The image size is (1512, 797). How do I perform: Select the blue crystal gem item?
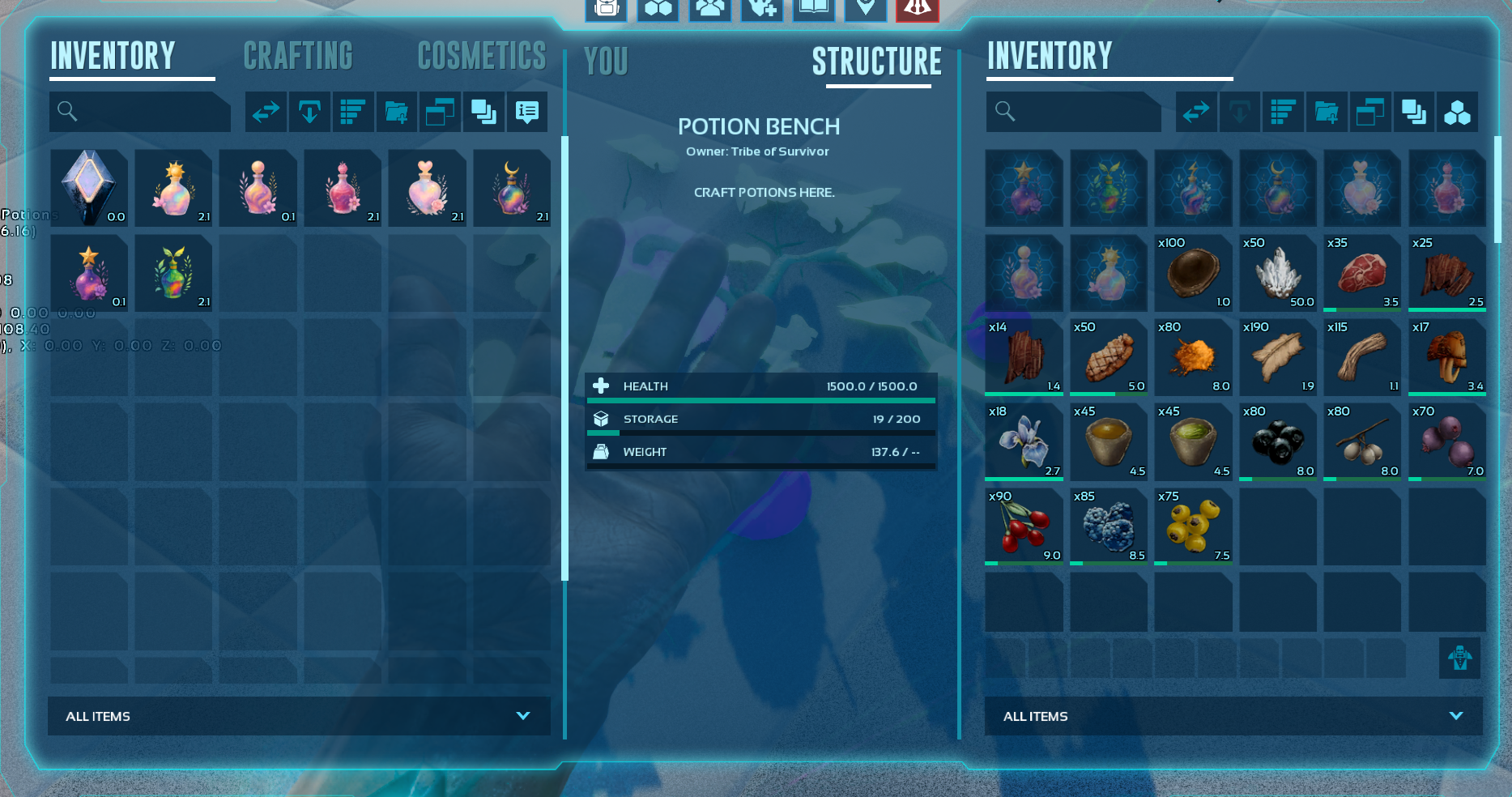[89, 187]
